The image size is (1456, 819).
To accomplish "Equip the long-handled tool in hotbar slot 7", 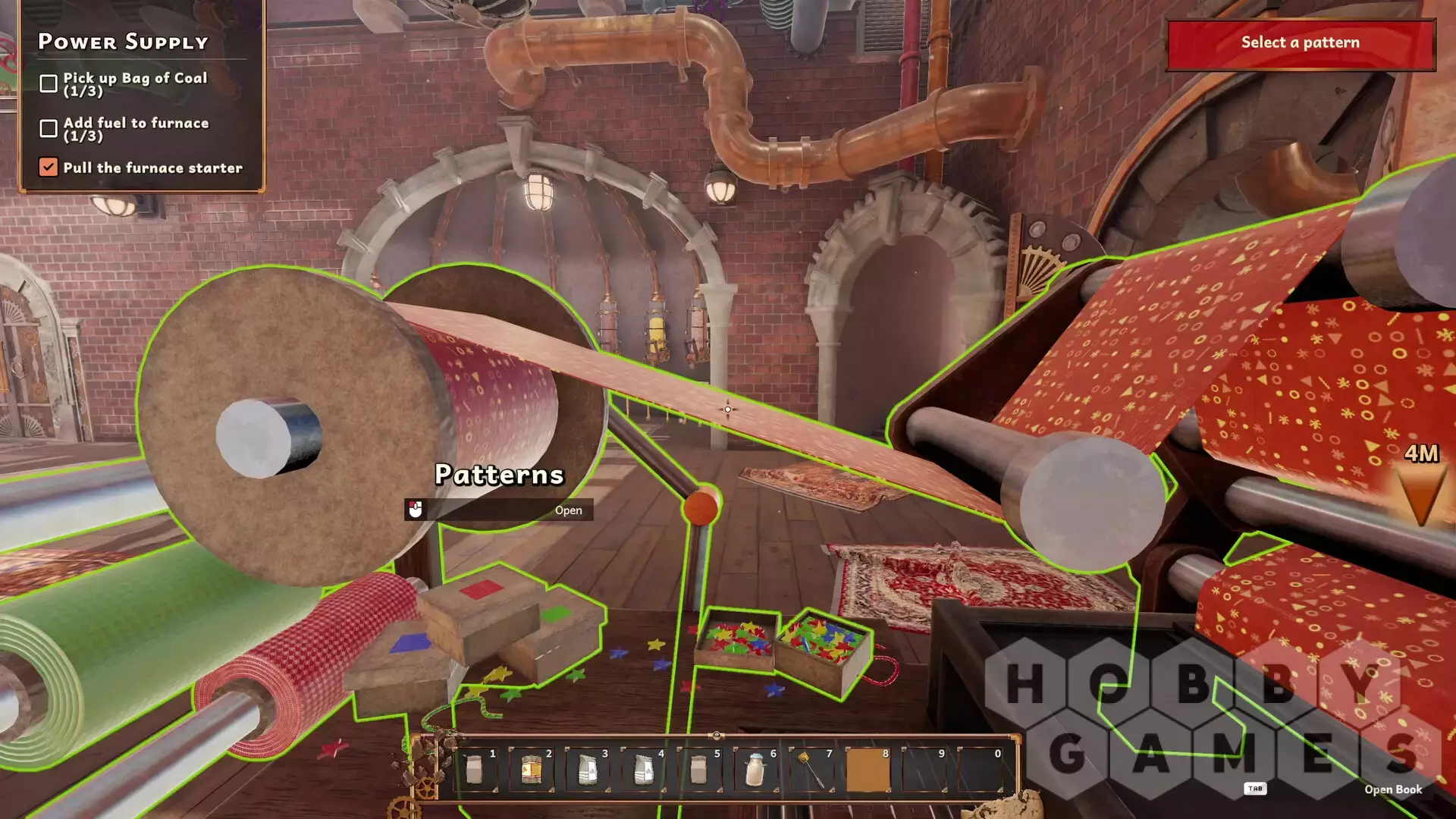I will click(811, 770).
